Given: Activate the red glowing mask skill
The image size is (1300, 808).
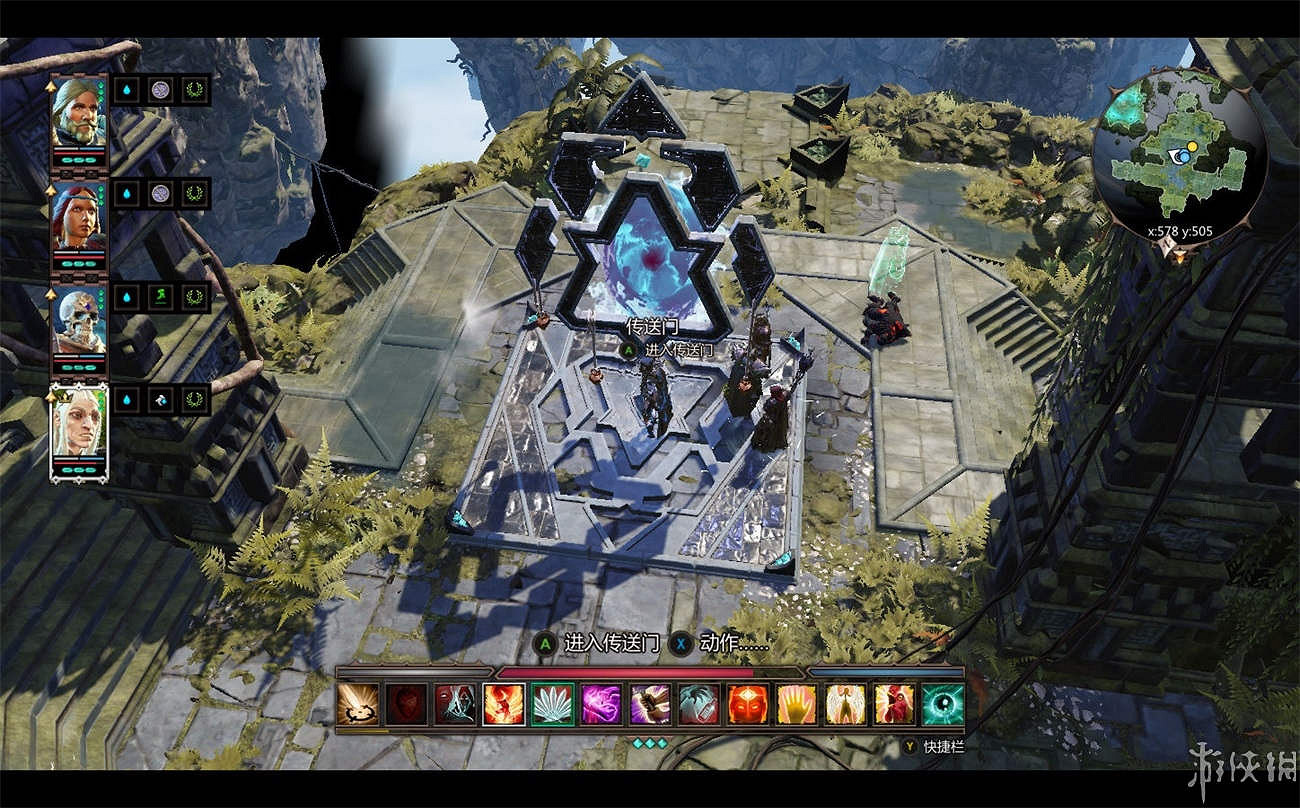Looking at the screenshot, I should click(748, 704).
